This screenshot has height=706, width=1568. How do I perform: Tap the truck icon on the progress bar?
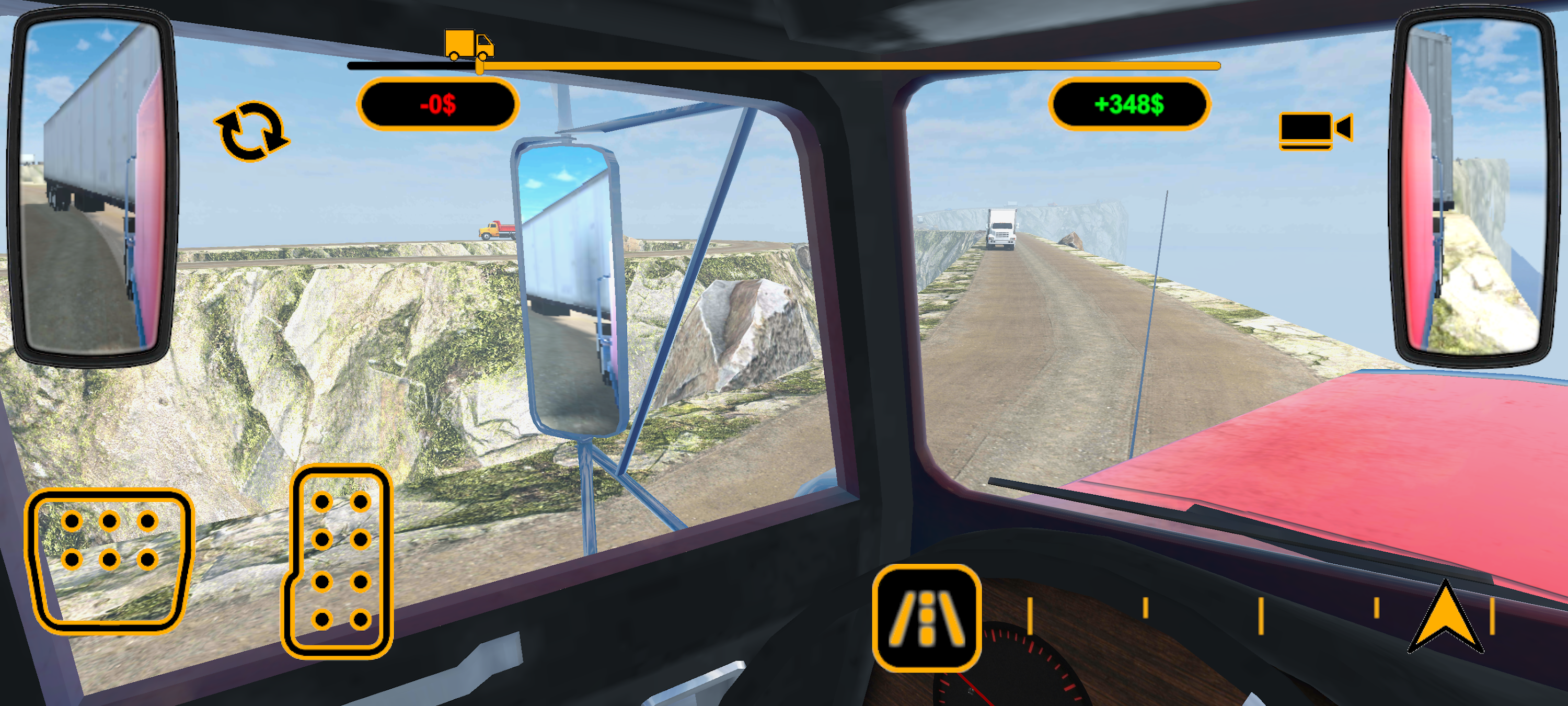coord(469,43)
